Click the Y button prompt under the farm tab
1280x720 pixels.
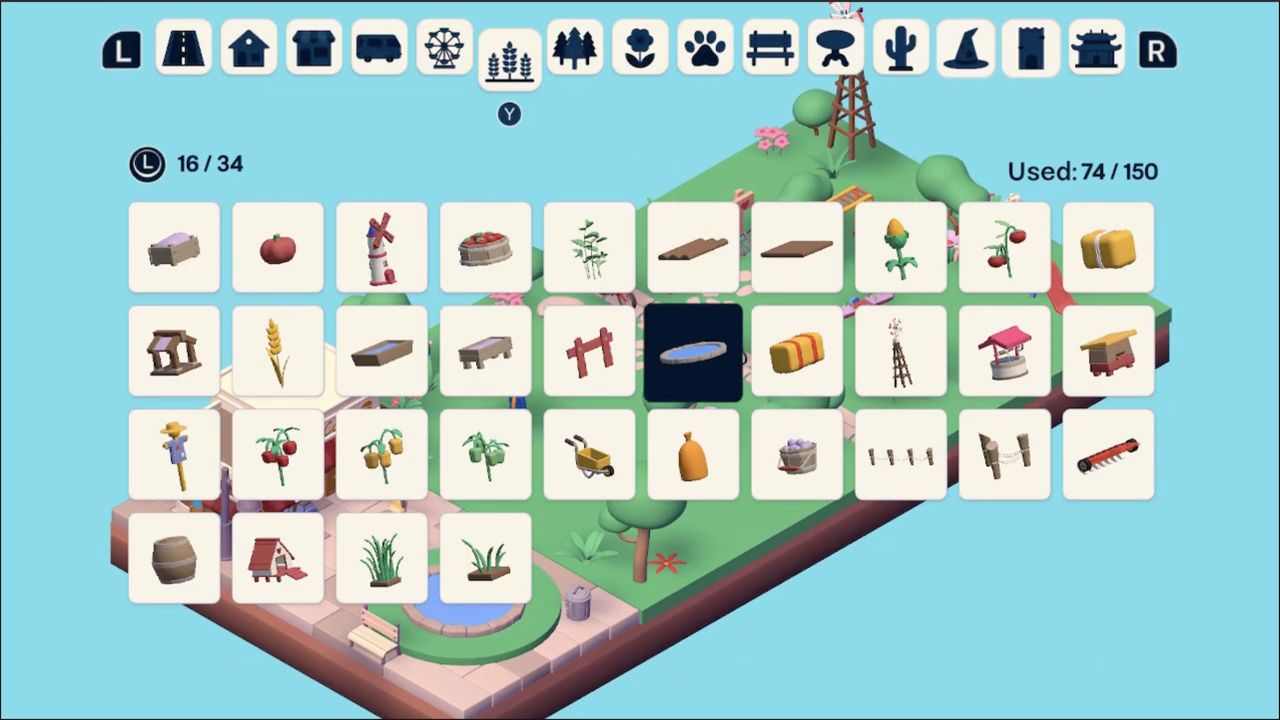point(509,114)
